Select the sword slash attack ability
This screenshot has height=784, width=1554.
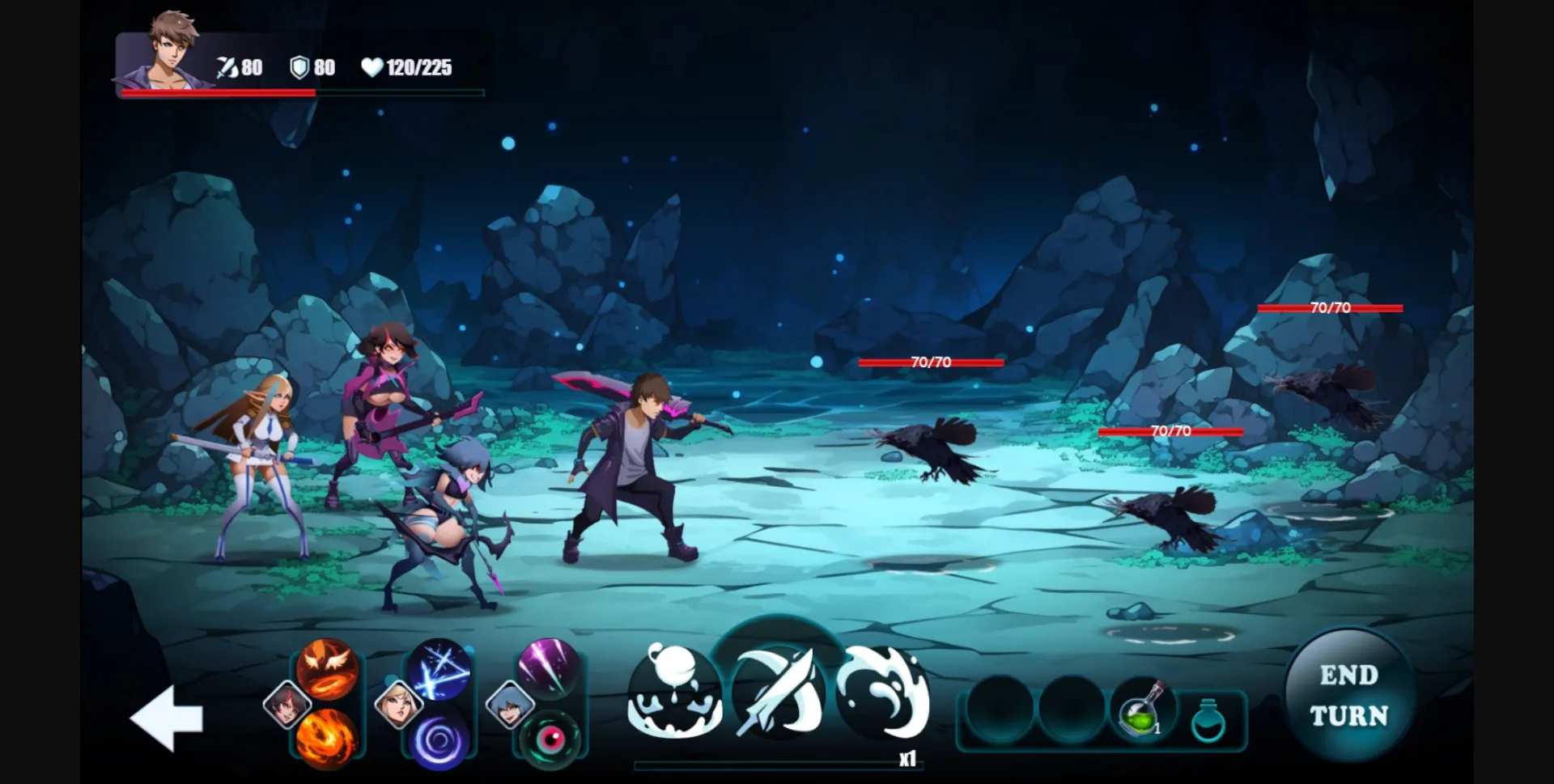779,693
